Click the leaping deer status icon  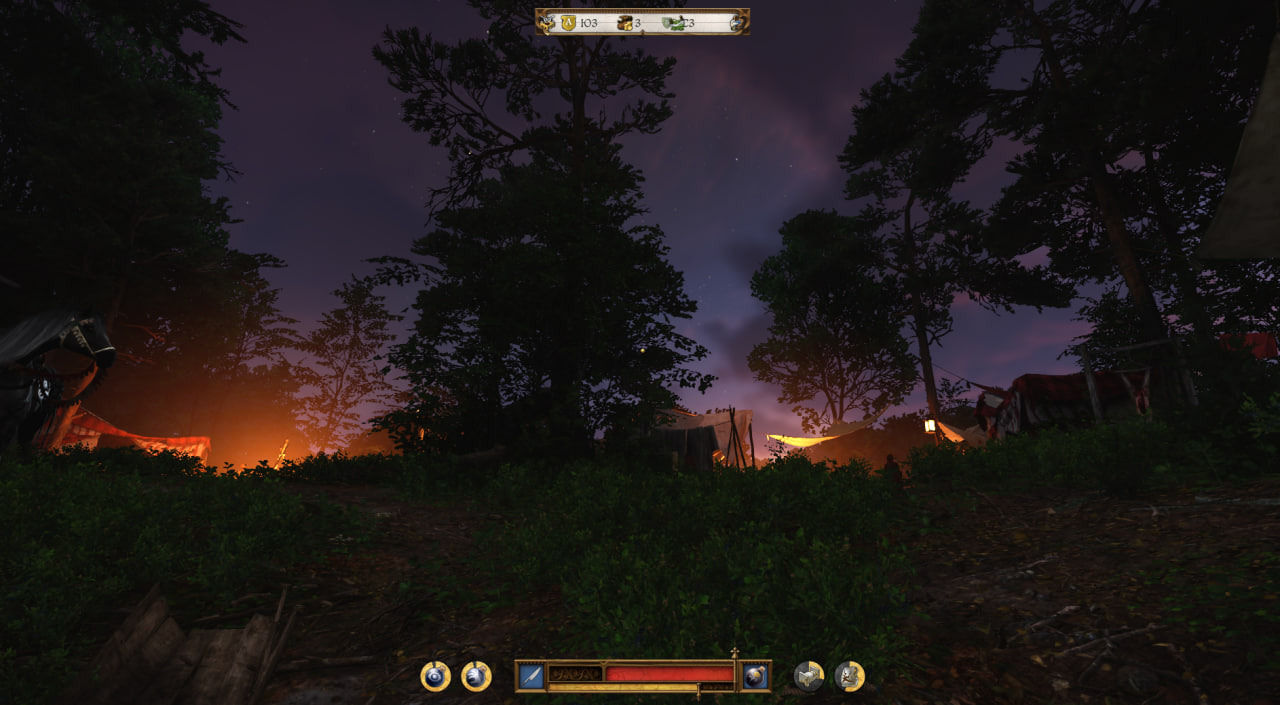click(x=849, y=677)
